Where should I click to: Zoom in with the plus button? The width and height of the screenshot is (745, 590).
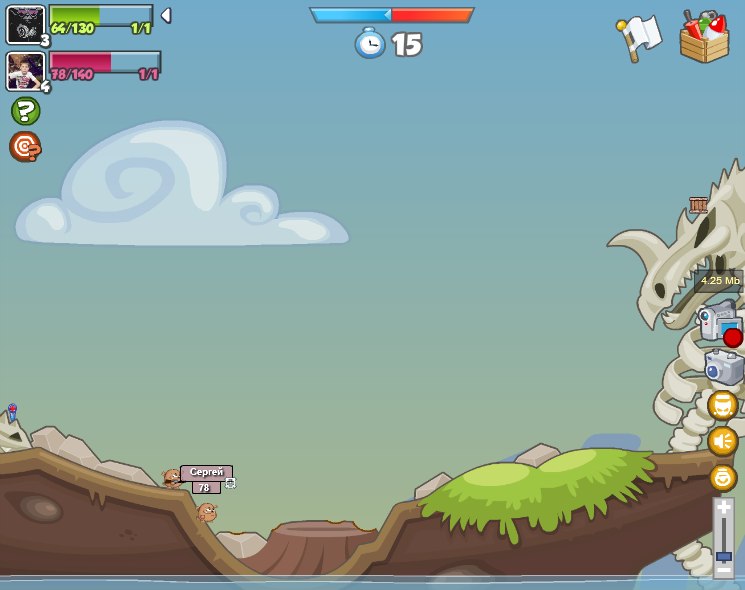click(x=723, y=507)
